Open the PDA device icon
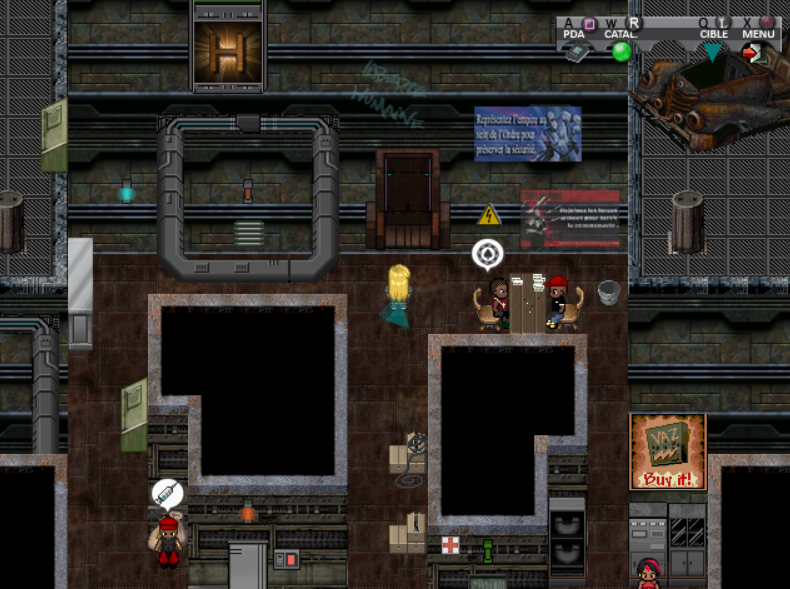 tap(575, 53)
